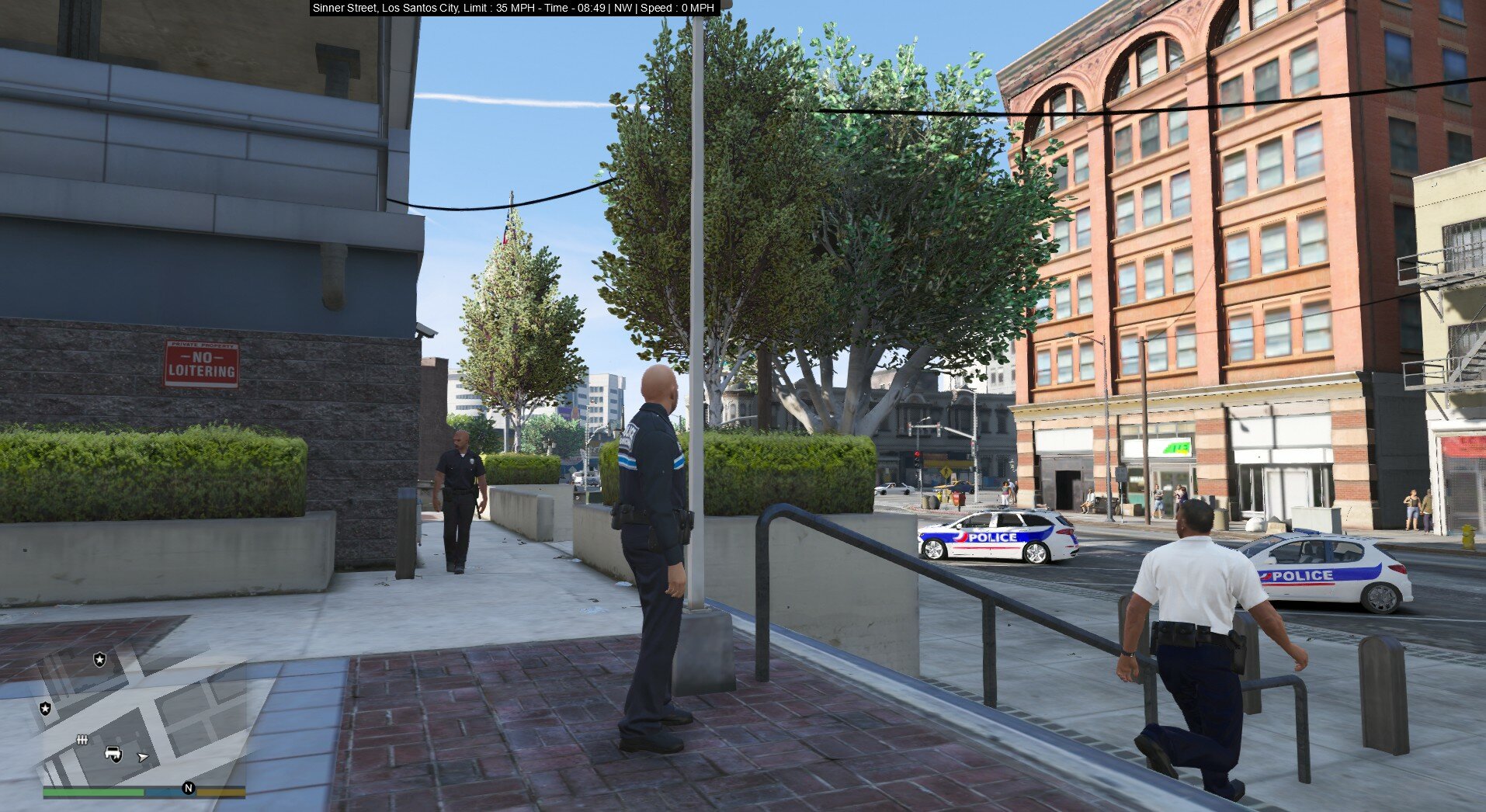Screen dimensions: 1486x812
Task: Click the north compass indicator
Action: coord(188,789)
